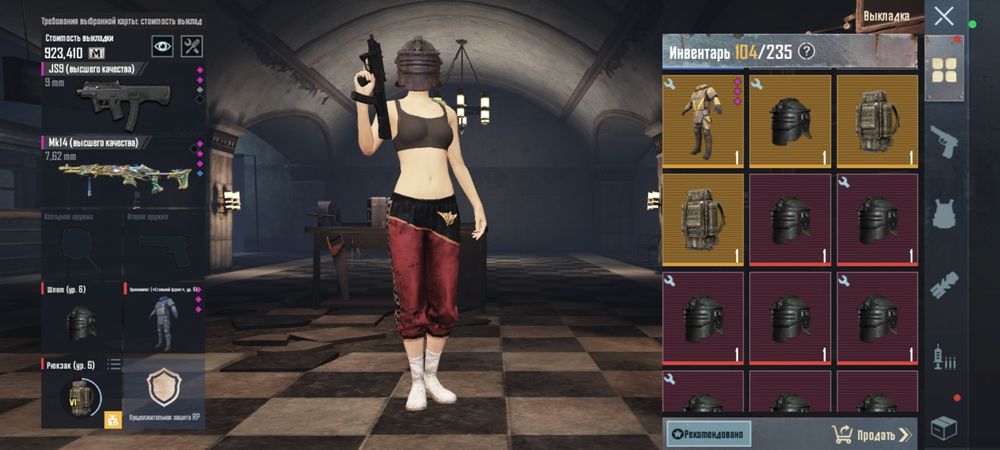Open the RP protection shield slot
This screenshot has height=450, width=1000.
pyautogui.click(x=163, y=392)
